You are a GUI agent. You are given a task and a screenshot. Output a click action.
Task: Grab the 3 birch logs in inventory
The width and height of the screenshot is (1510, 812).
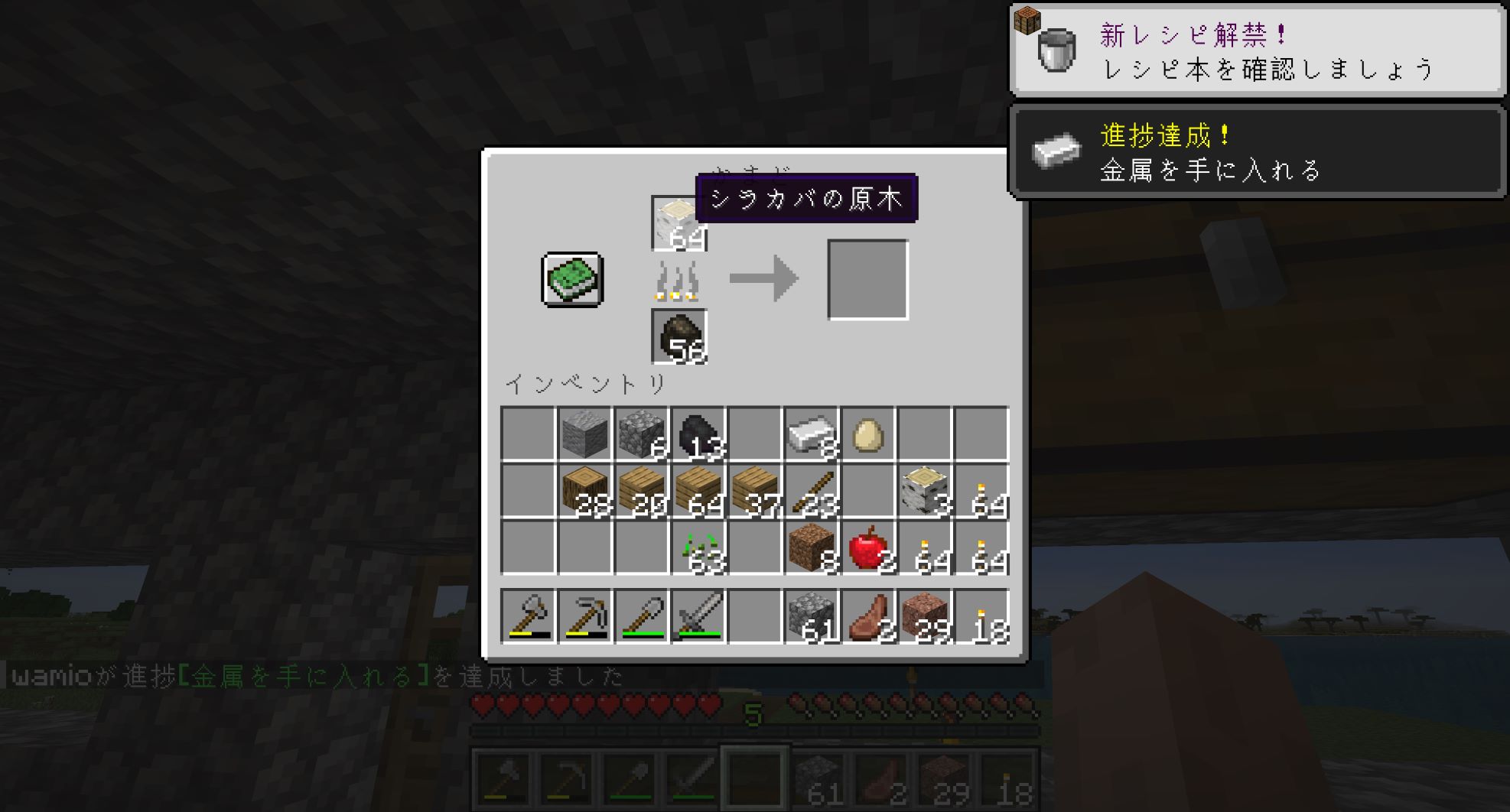[924, 491]
